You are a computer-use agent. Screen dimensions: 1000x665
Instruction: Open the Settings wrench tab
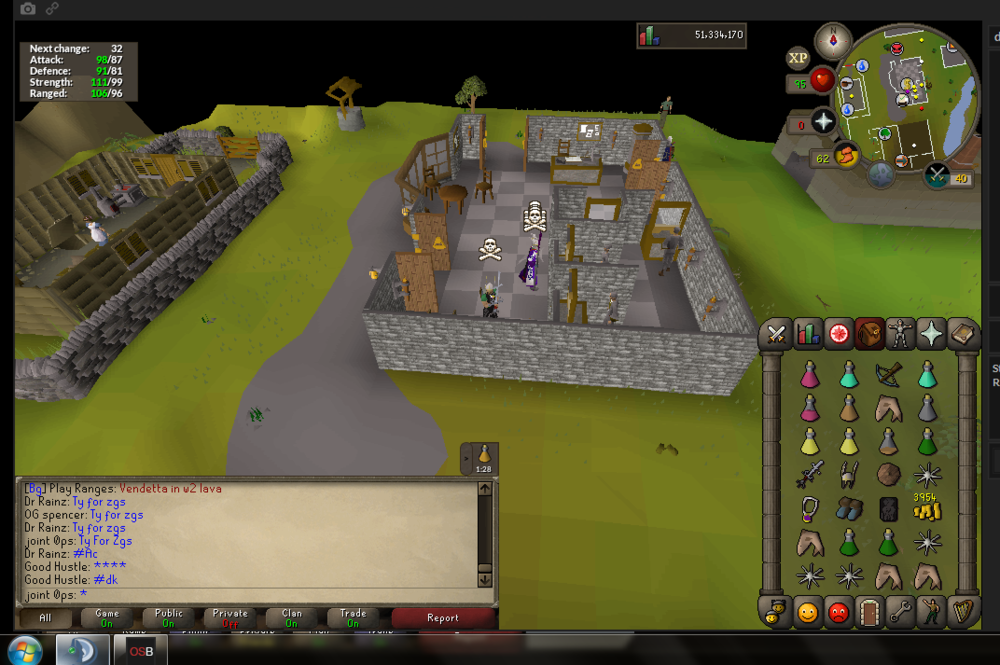tap(900, 610)
